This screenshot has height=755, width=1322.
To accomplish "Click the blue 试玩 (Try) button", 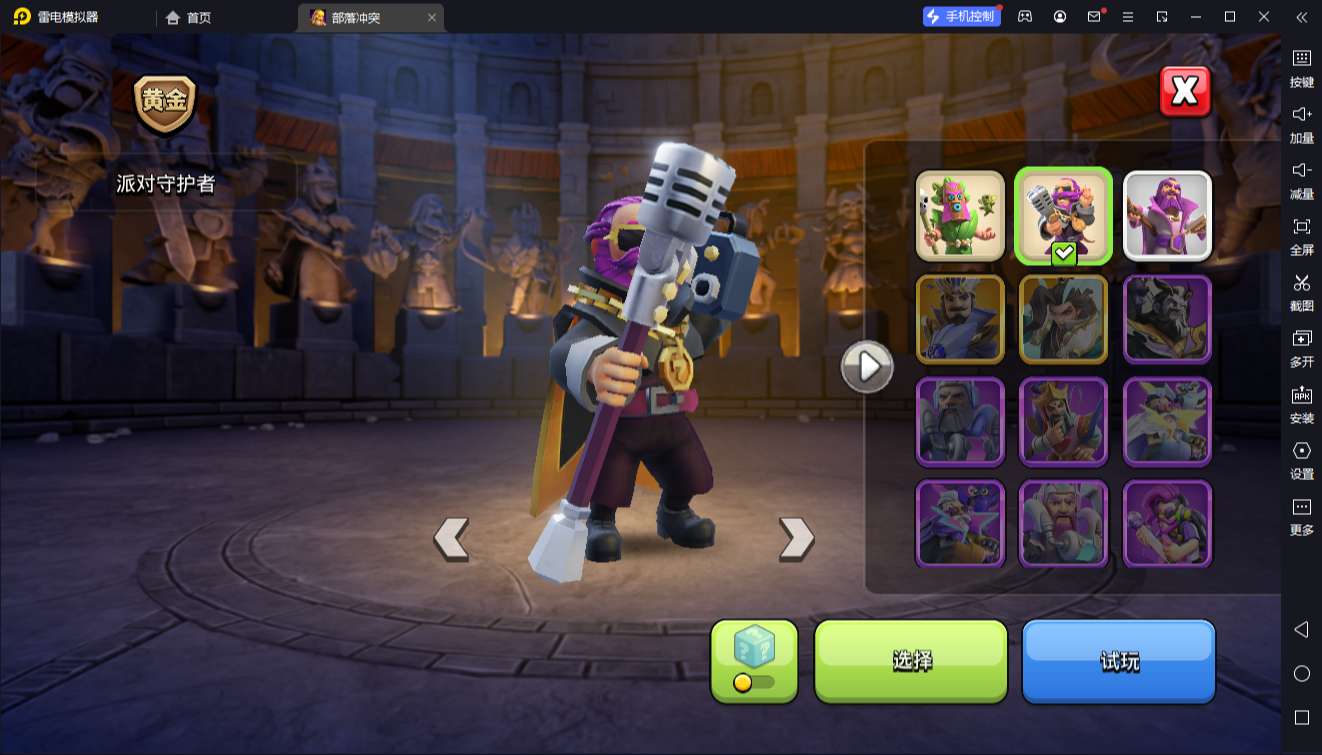I will 1118,660.
